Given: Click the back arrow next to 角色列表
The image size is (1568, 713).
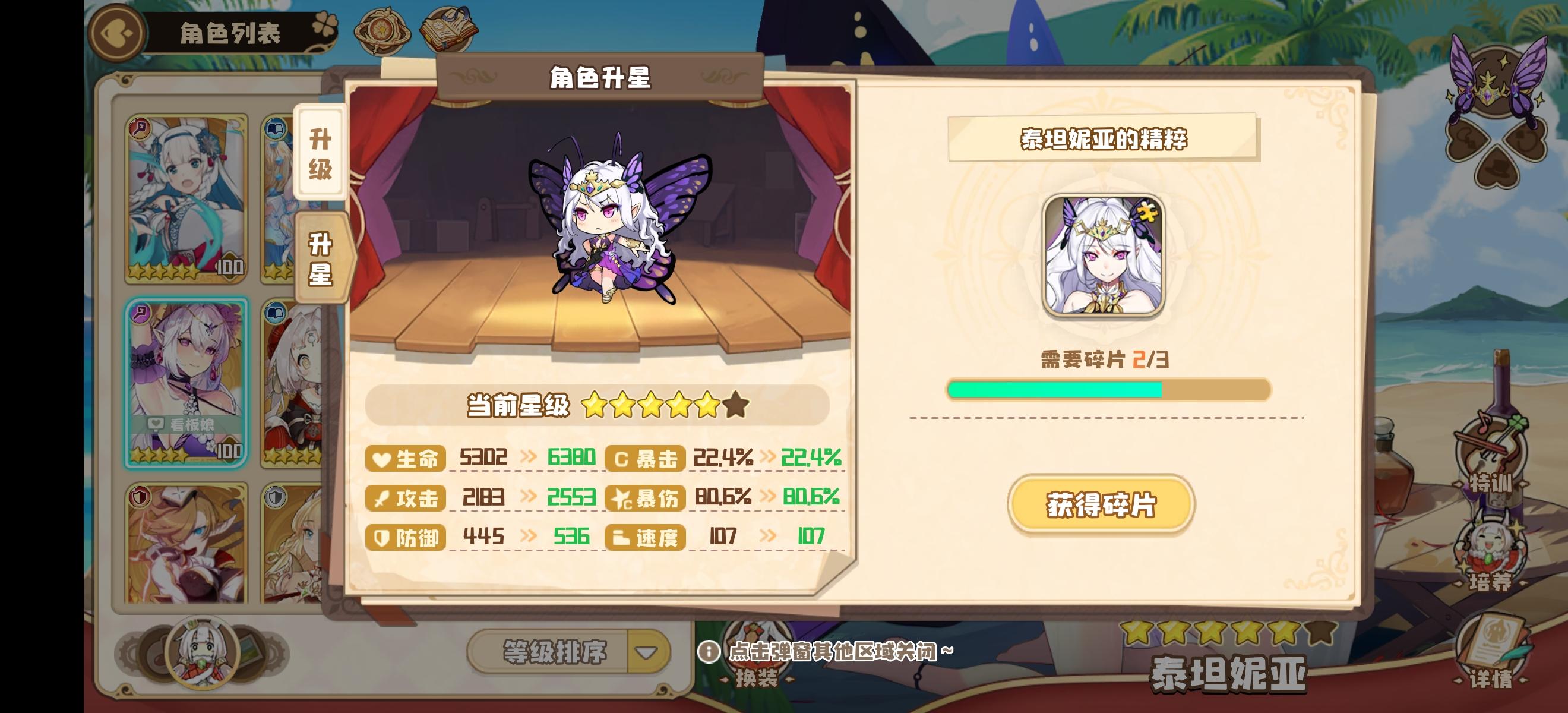Looking at the screenshot, I should pyautogui.click(x=116, y=33).
